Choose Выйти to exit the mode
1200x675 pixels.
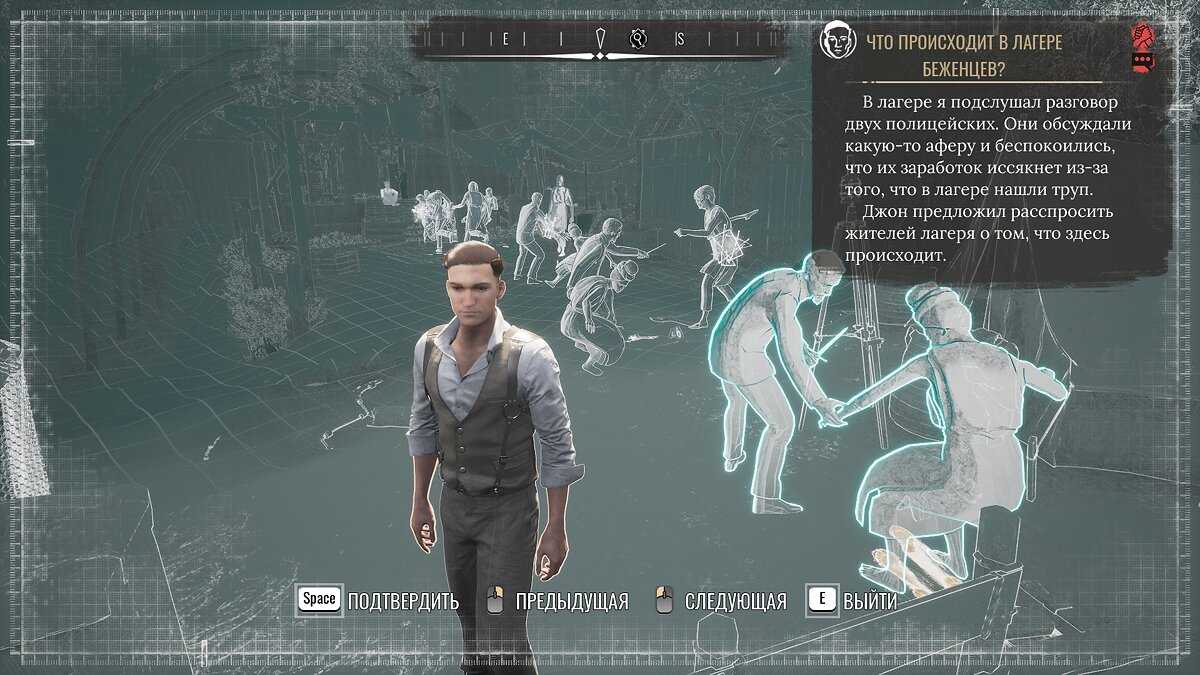[853, 601]
